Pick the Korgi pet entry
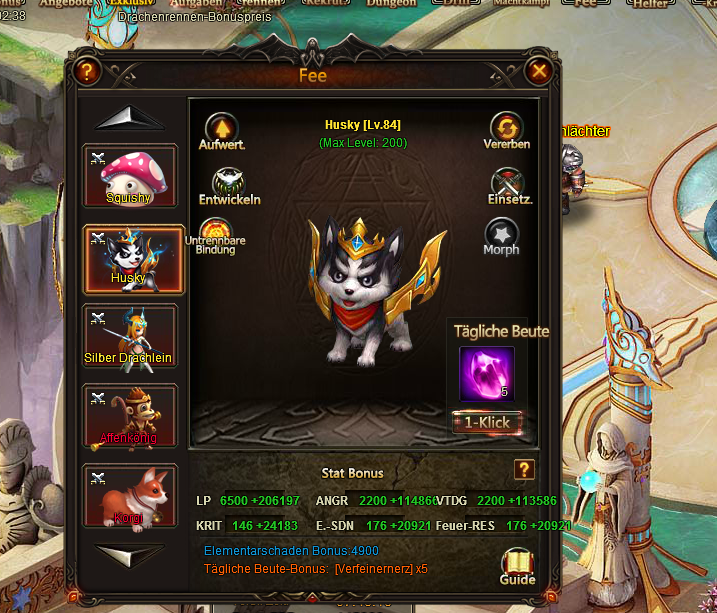This screenshot has height=613, width=717. (130, 495)
